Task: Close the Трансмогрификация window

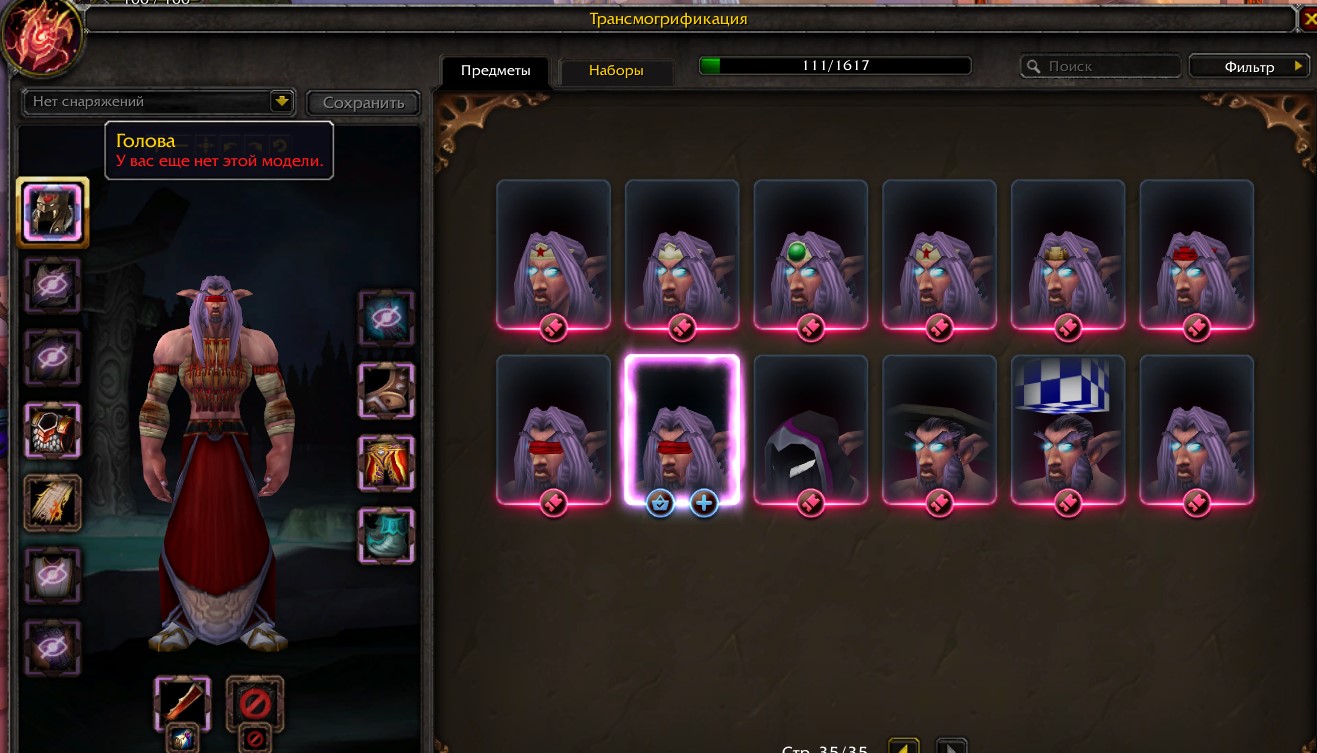Action: point(1309,18)
